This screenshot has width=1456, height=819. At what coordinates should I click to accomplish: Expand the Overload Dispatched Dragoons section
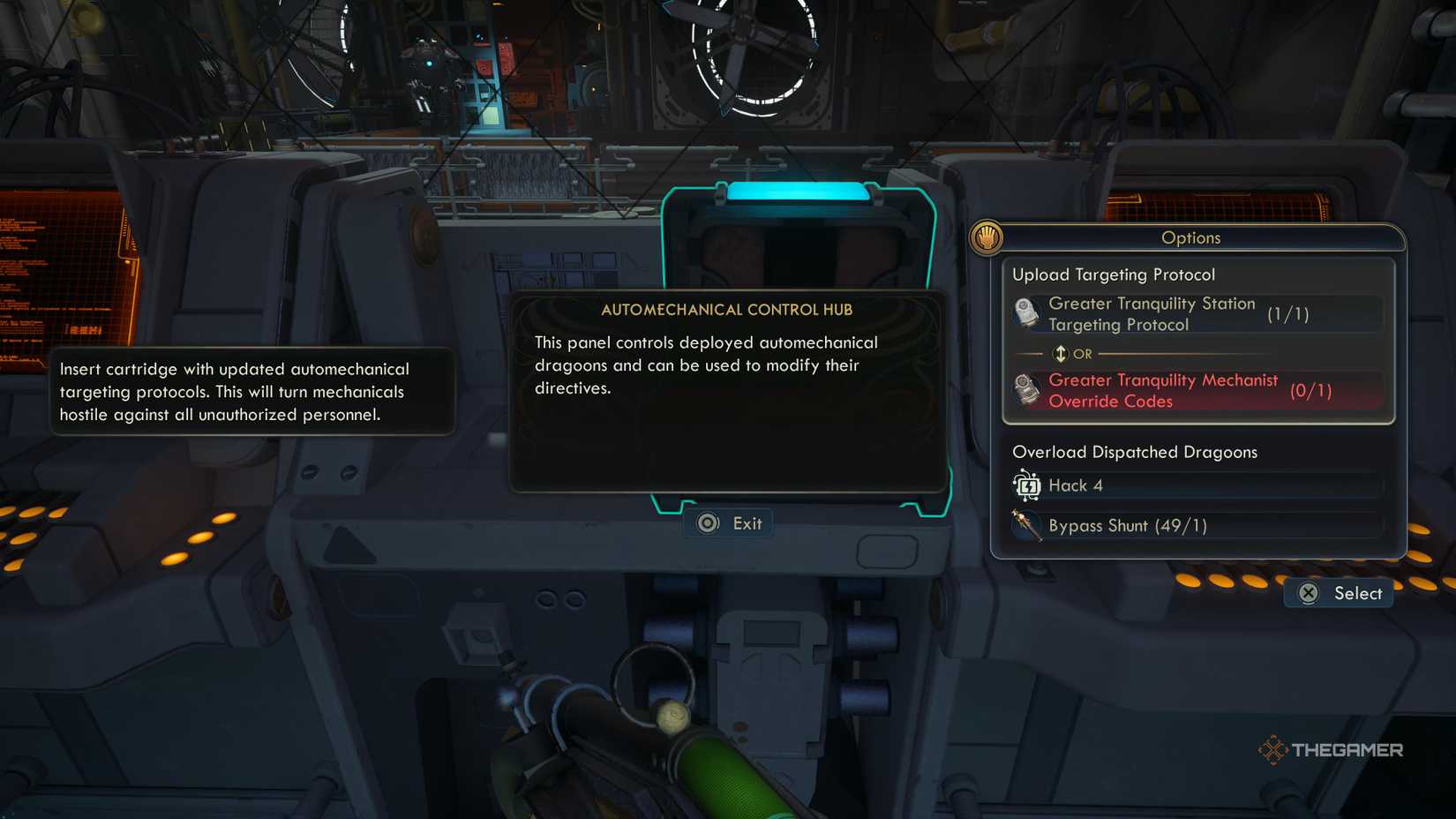click(x=1134, y=452)
